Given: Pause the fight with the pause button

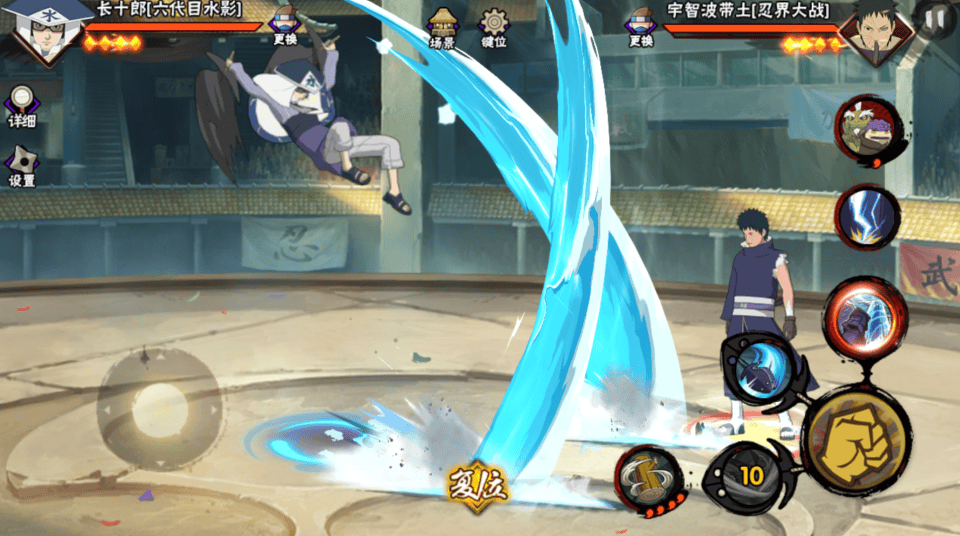Looking at the screenshot, I should click(935, 18).
